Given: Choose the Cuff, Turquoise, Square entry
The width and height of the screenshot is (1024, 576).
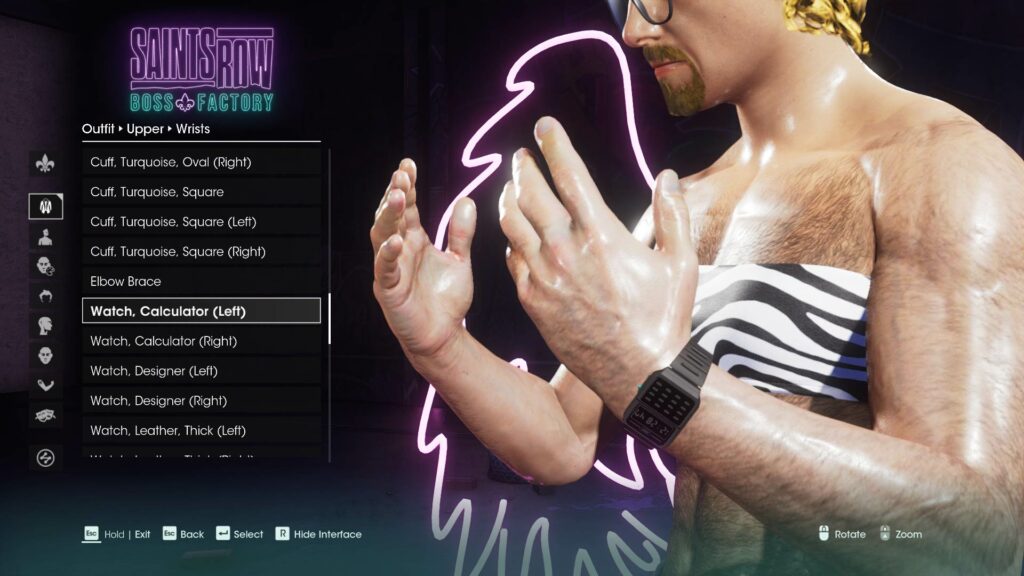Looking at the screenshot, I should [x=201, y=192].
